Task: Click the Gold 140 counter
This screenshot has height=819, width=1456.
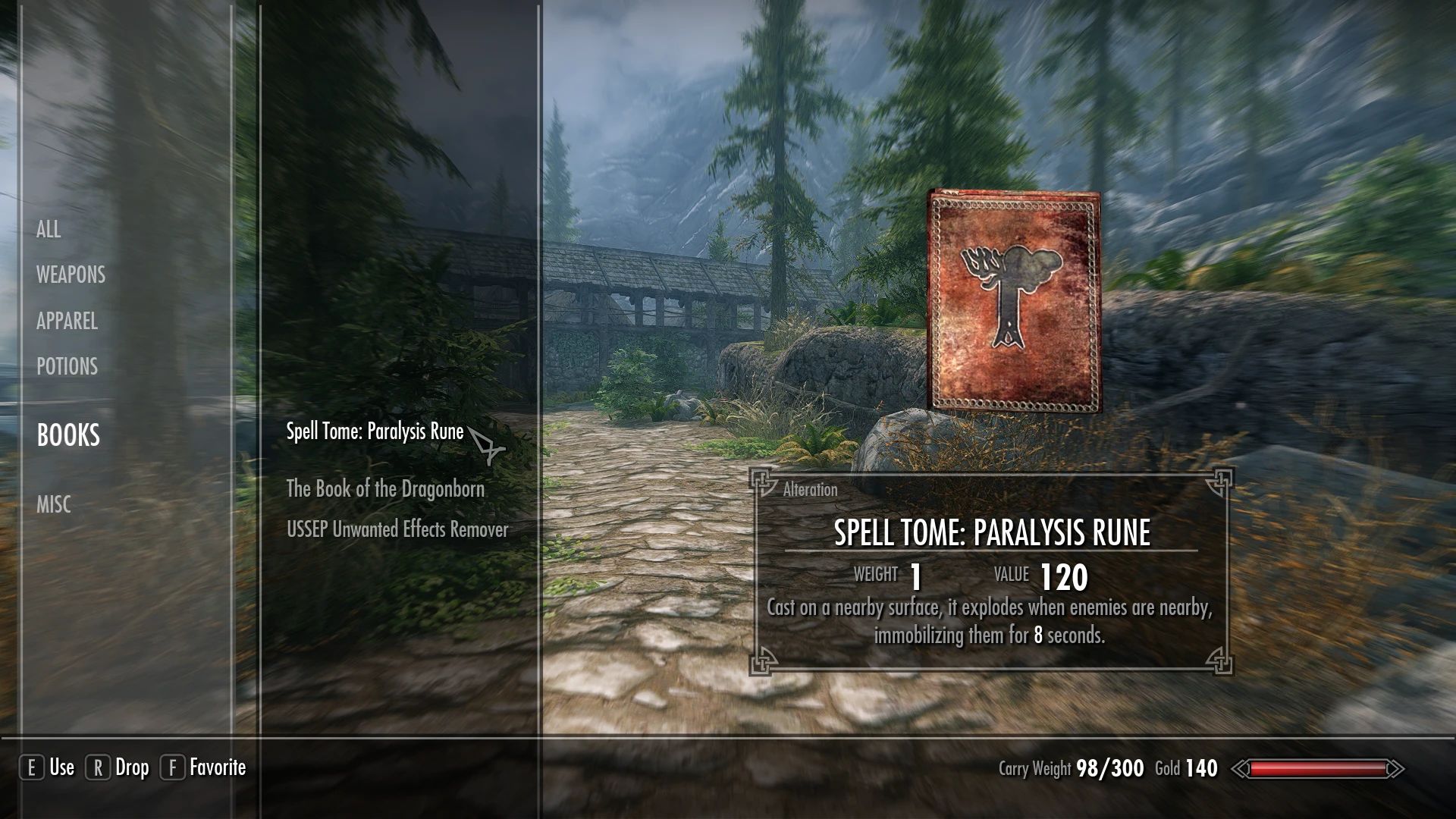Action: pyautogui.click(x=1185, y=768)
